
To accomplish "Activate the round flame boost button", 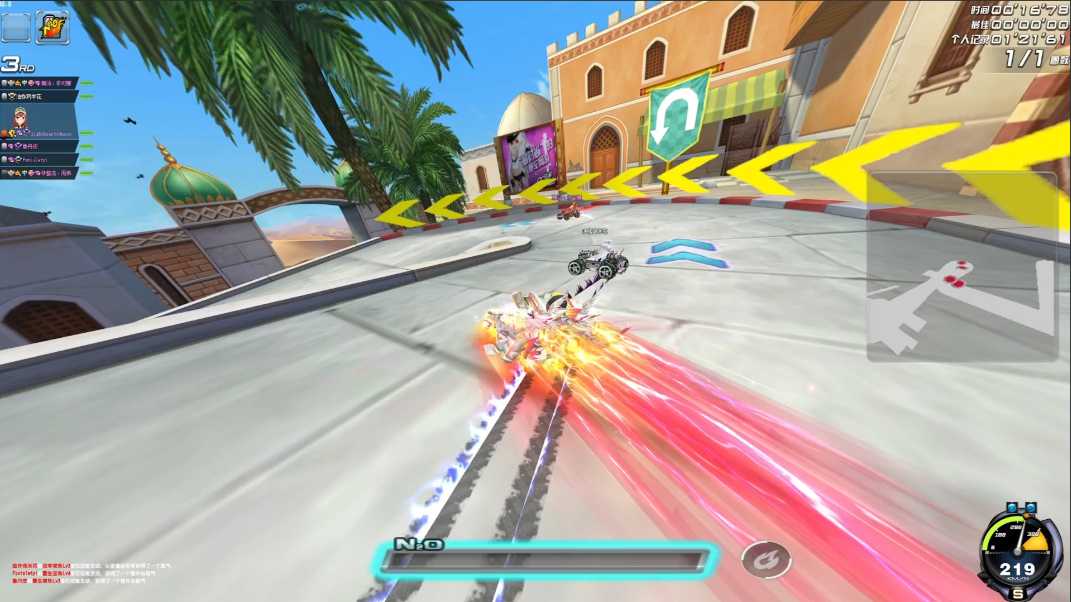I will point(766,560).
